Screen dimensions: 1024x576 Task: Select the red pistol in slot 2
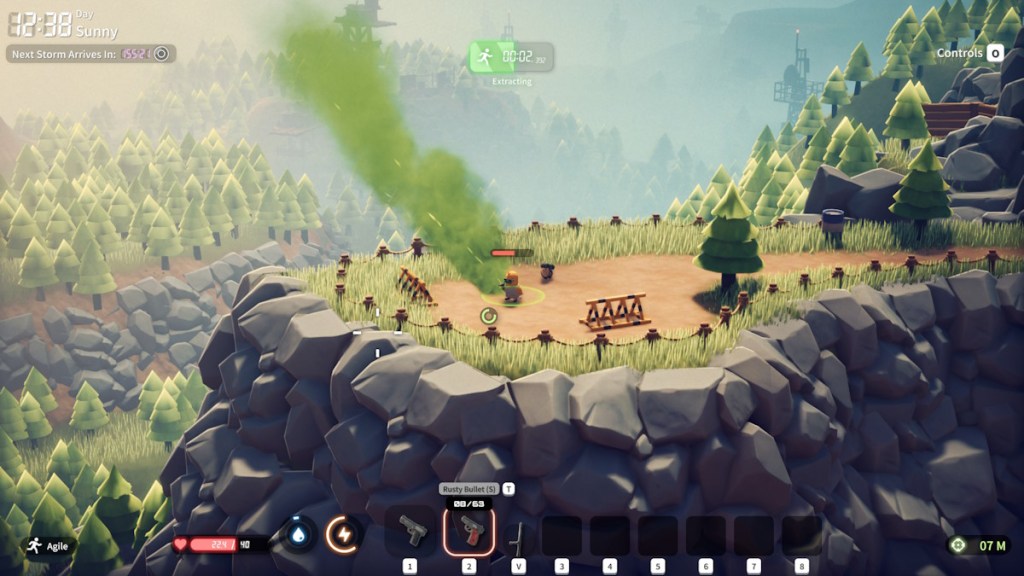tap(468, 531)
